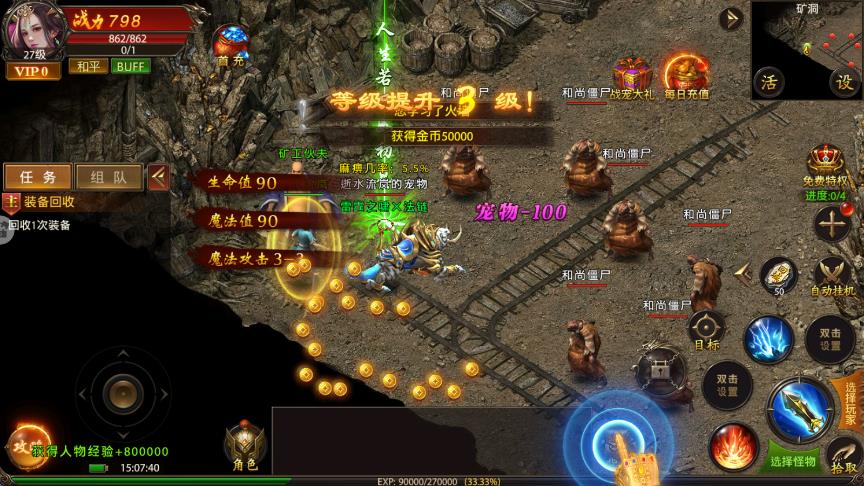Switch to the 组队 team tab
Viewport: 864px width, 486px height.
tap(106, 177)
